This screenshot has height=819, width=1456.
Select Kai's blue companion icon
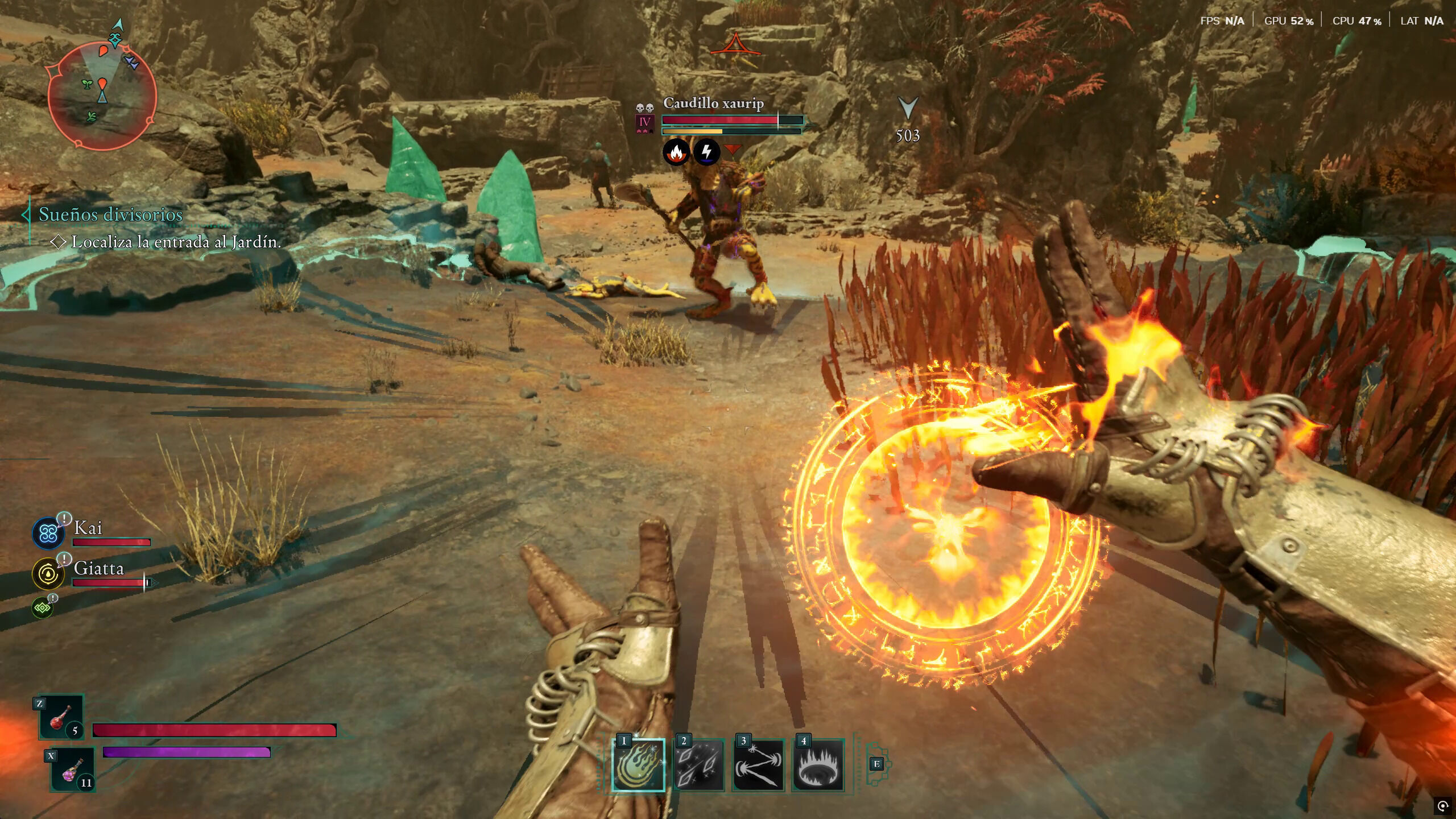click(48, 533)
